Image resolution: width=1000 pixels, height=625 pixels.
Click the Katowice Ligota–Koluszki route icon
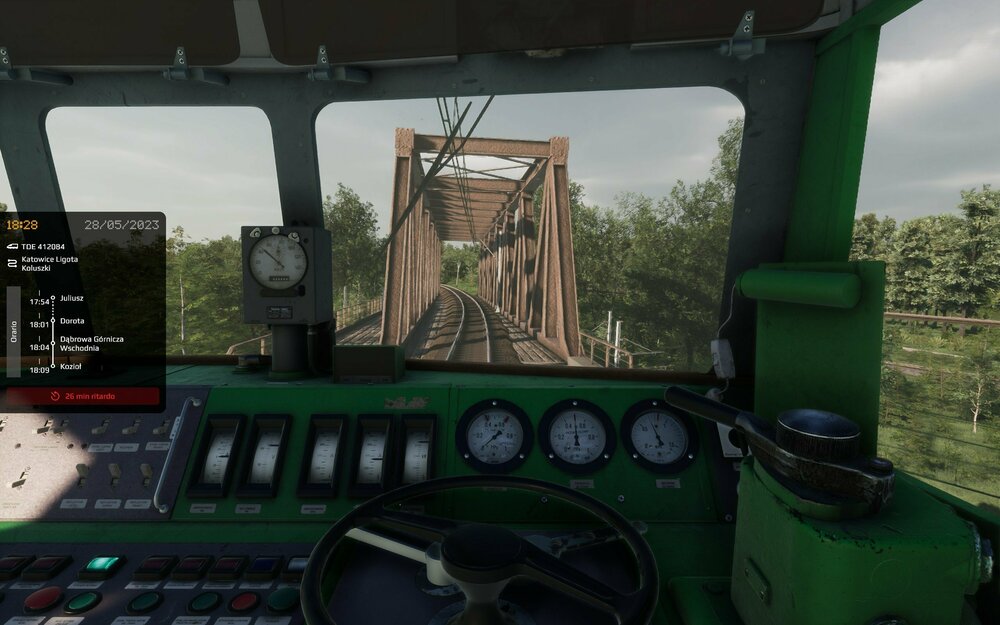tap(12, 262)
